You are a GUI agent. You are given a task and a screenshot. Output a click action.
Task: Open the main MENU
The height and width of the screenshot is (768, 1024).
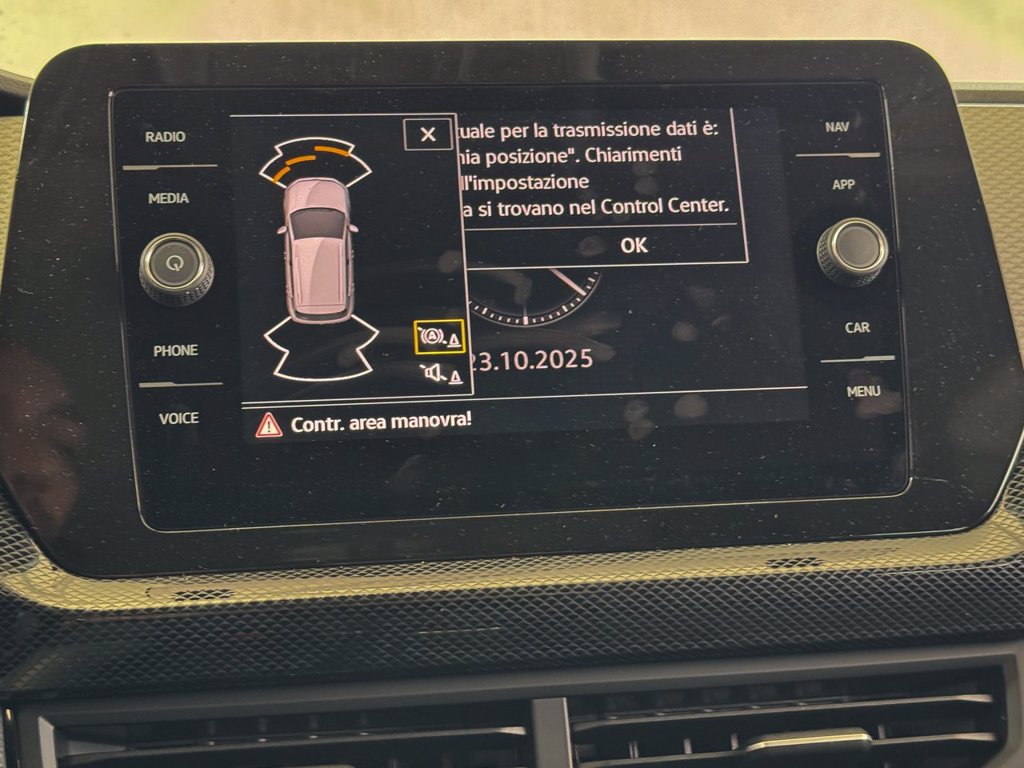863,391
